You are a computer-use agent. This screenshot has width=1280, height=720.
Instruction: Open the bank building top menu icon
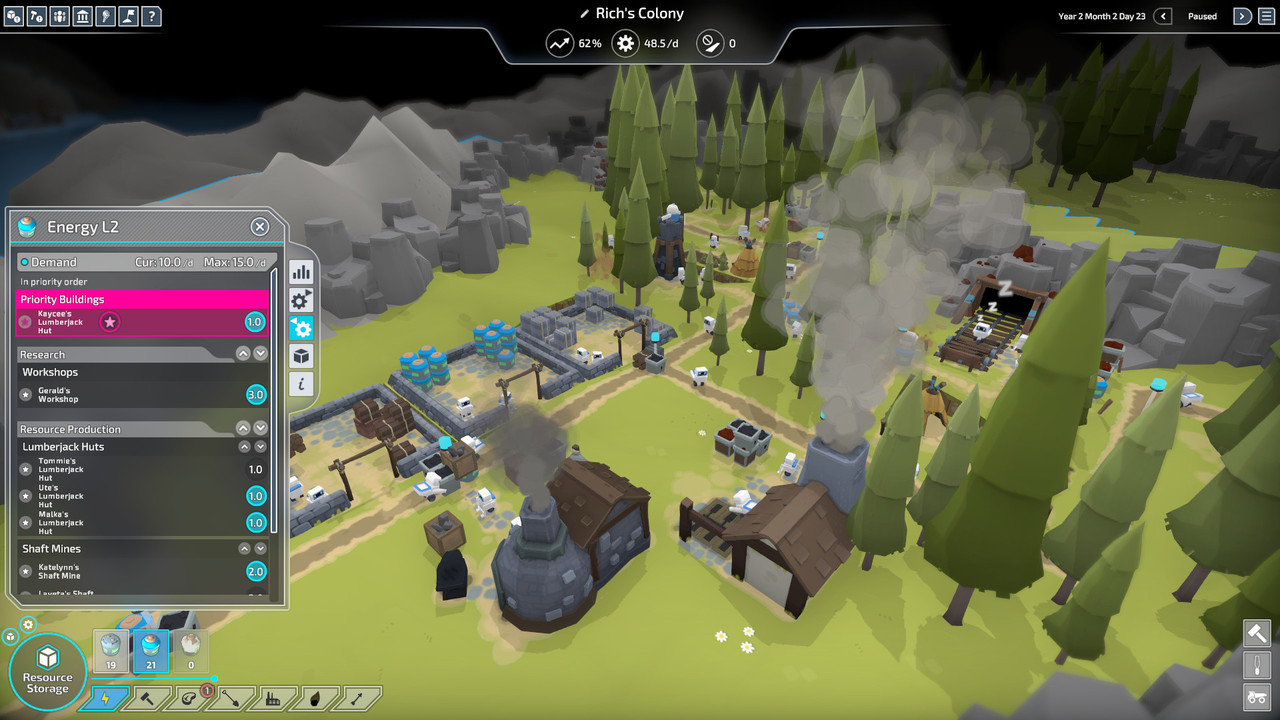(82, 16)
